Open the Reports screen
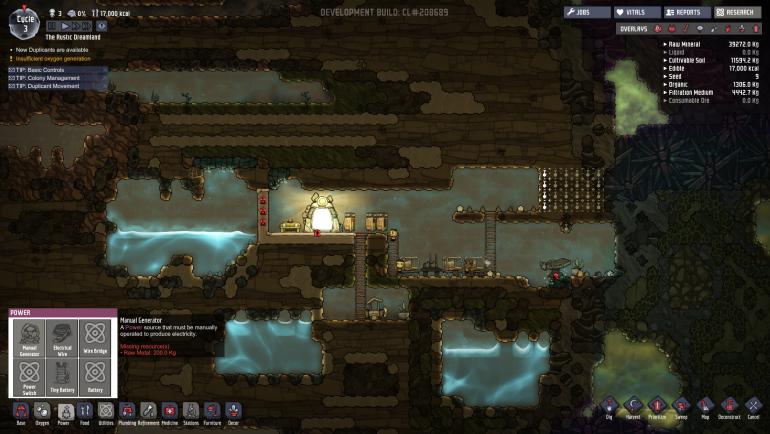This screenshot has height=434, width=770. point(687,13)
